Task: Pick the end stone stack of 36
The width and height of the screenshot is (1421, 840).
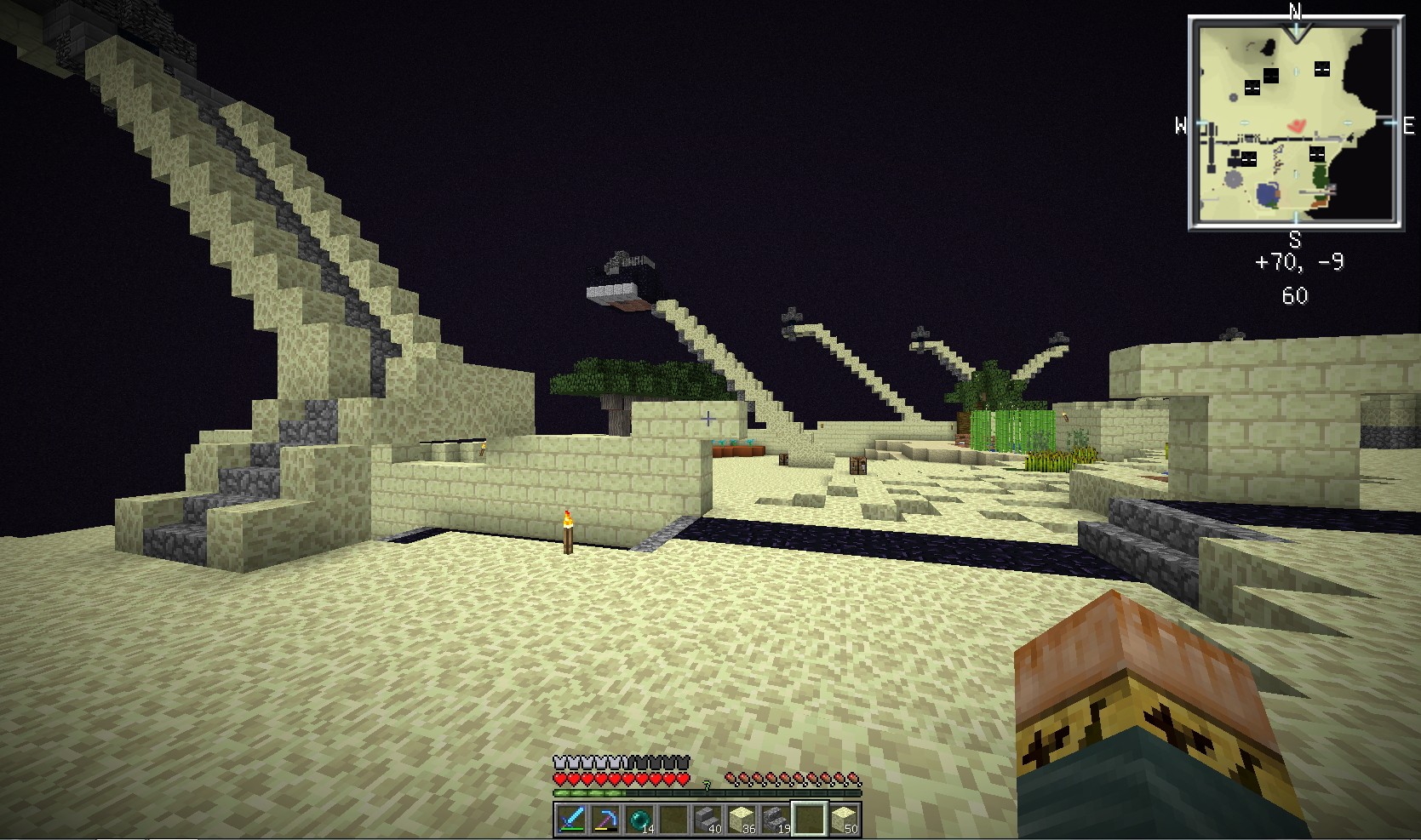Action: 741,819
